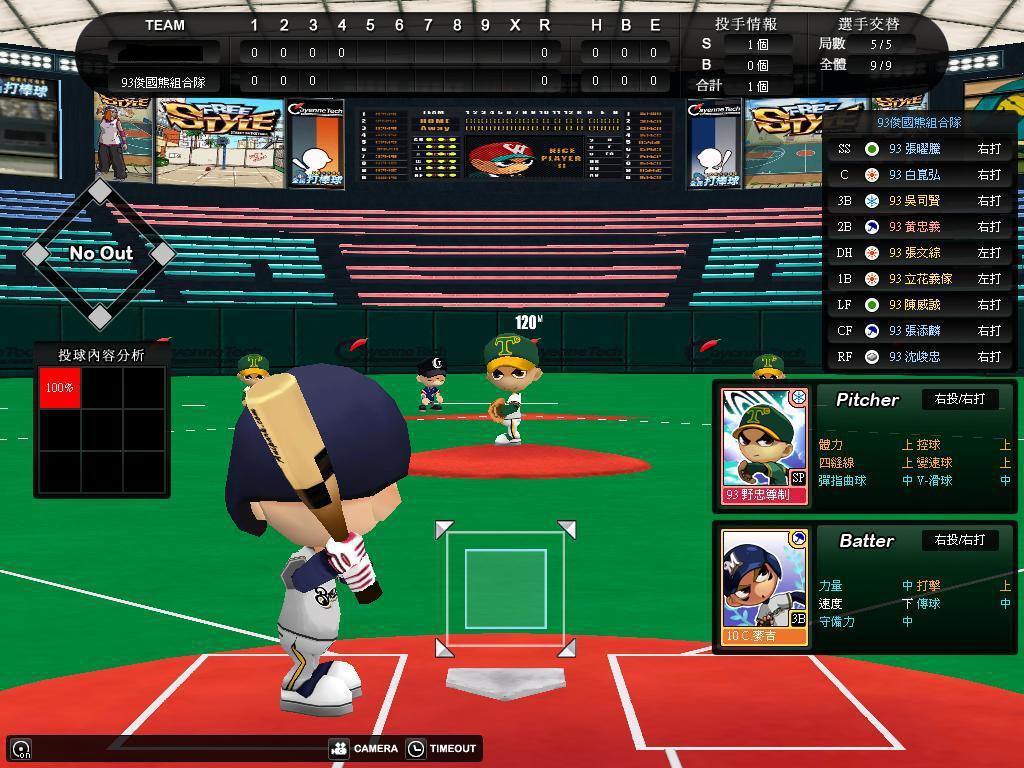Screen dimensions: 1024x768
Task: Switch to the 投手情報 pitcher info tab
Action: pos(746,24)
